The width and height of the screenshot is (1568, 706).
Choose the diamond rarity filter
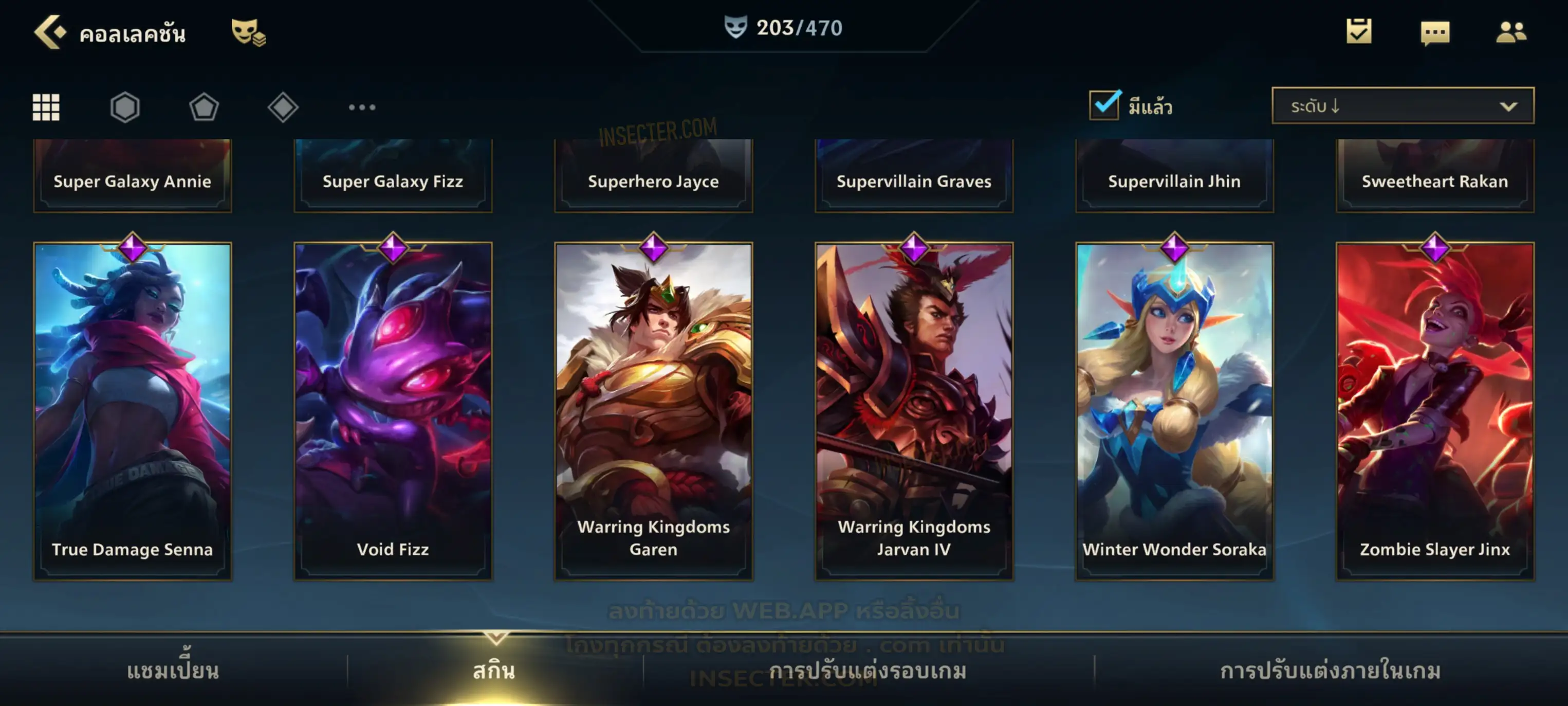pyautogui.click(x=283, y=107)
